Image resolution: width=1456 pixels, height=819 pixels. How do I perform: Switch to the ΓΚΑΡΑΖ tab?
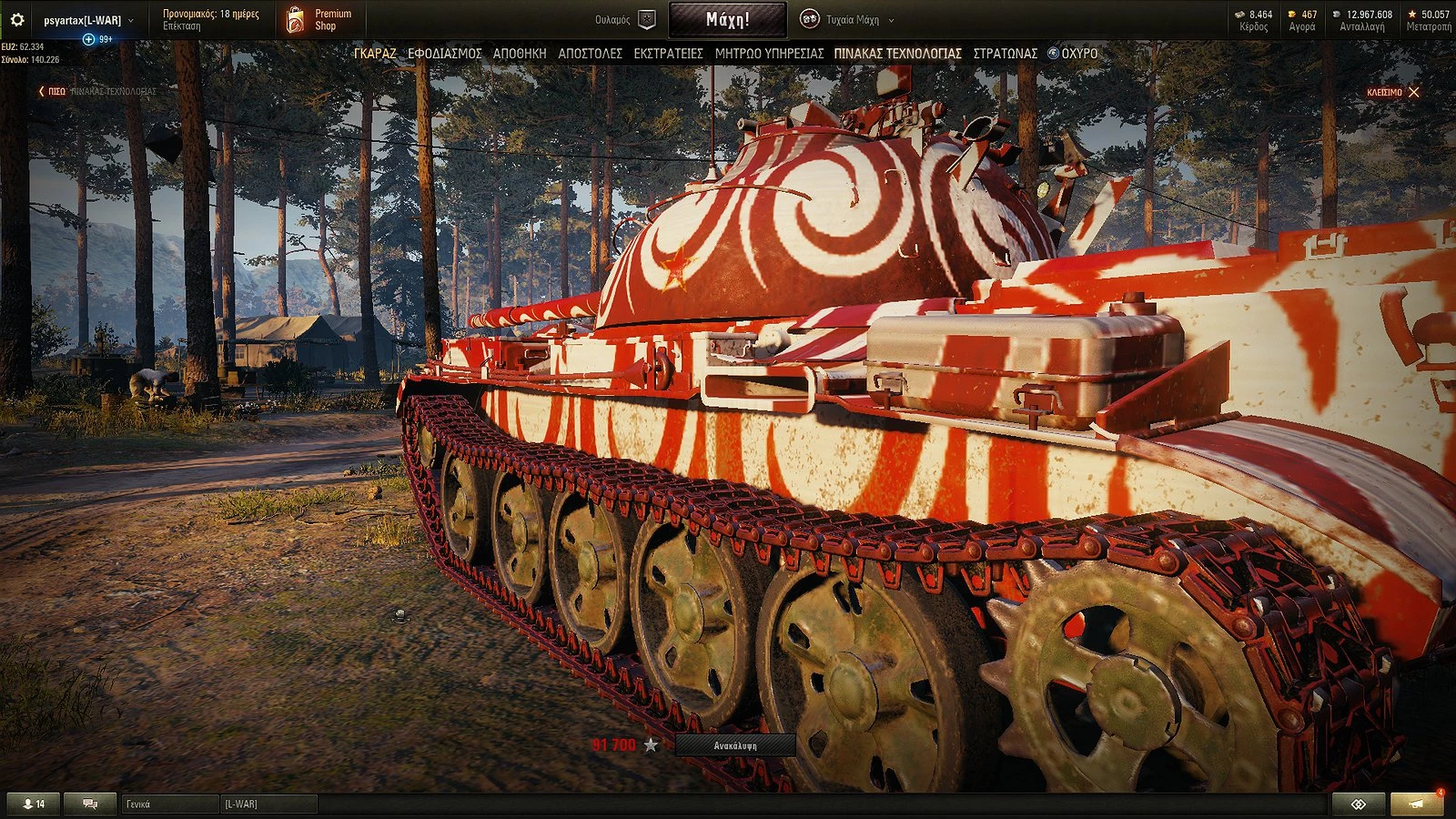coord(377,54)
